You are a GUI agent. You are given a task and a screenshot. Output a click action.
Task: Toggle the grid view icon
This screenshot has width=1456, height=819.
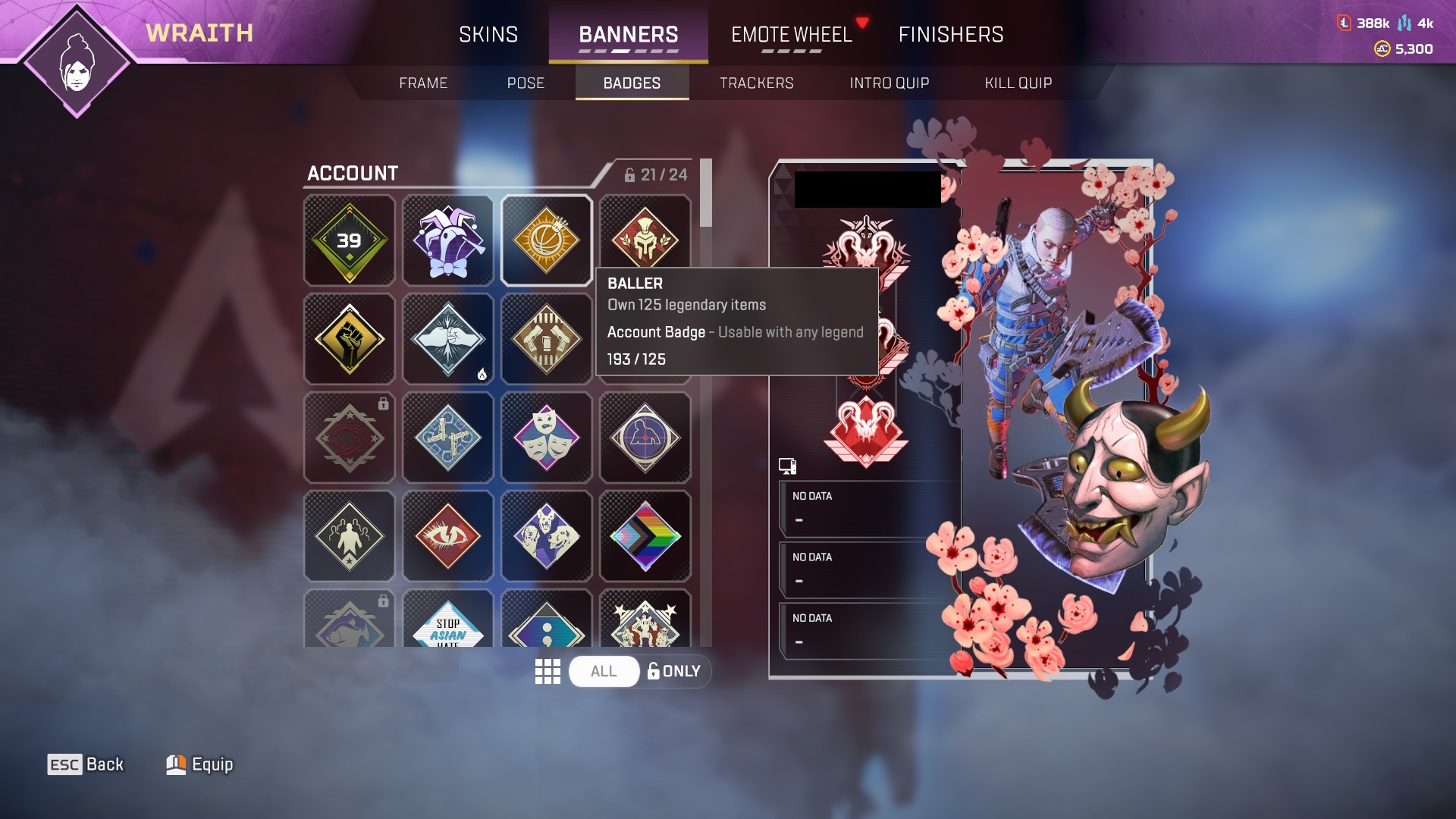[548, 671]
